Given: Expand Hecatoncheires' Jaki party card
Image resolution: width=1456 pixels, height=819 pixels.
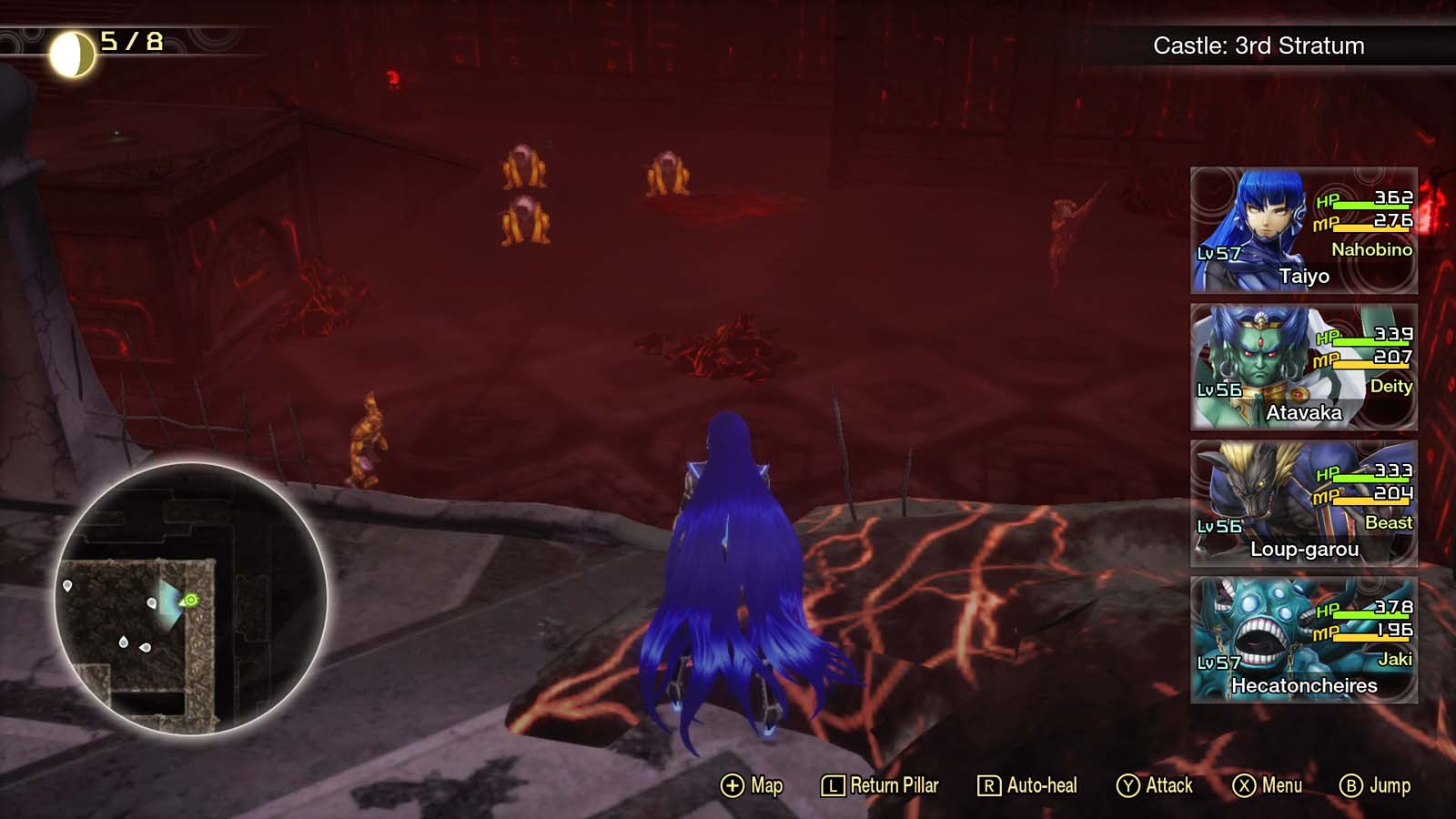Looking at the screenshot, I should click(1300, 642).
